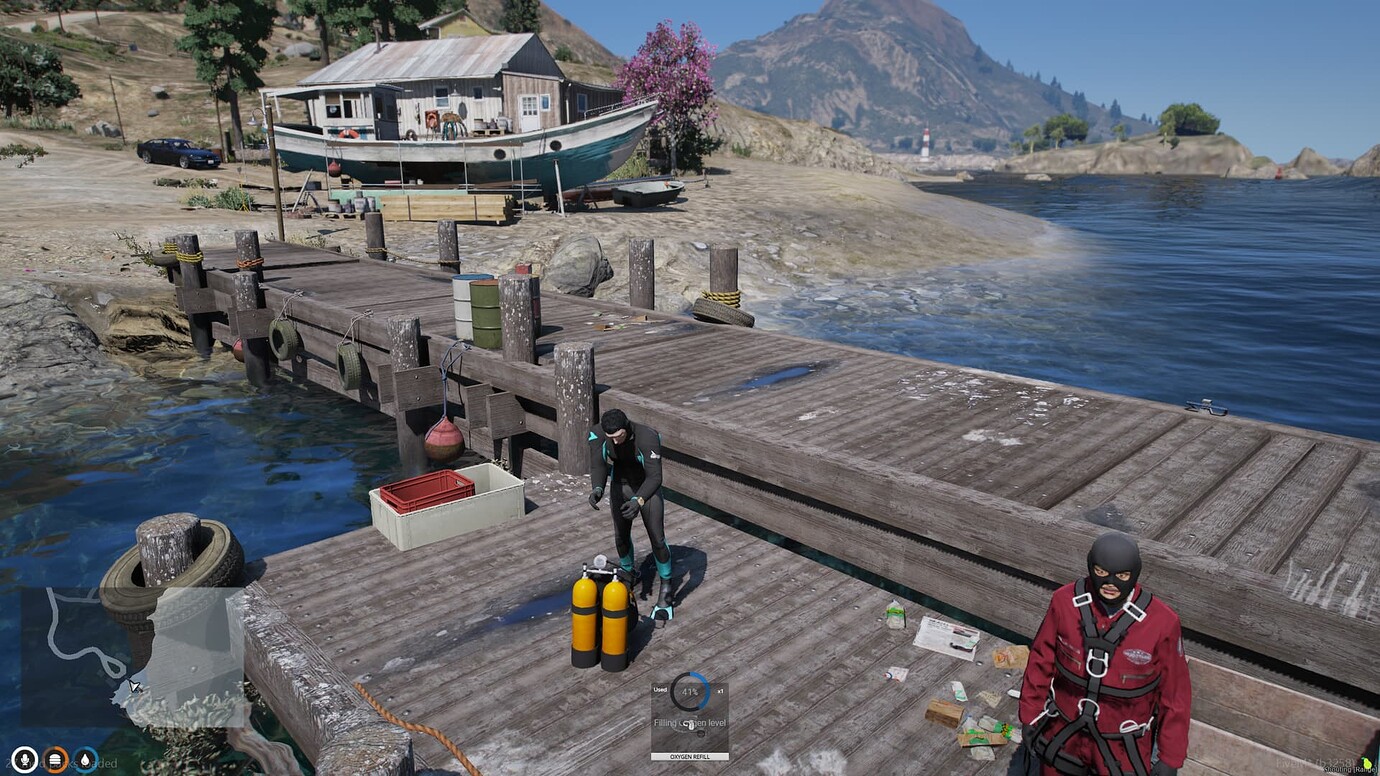Click the green pear server logo
1380x776 pixels.
pos(1367,764)
